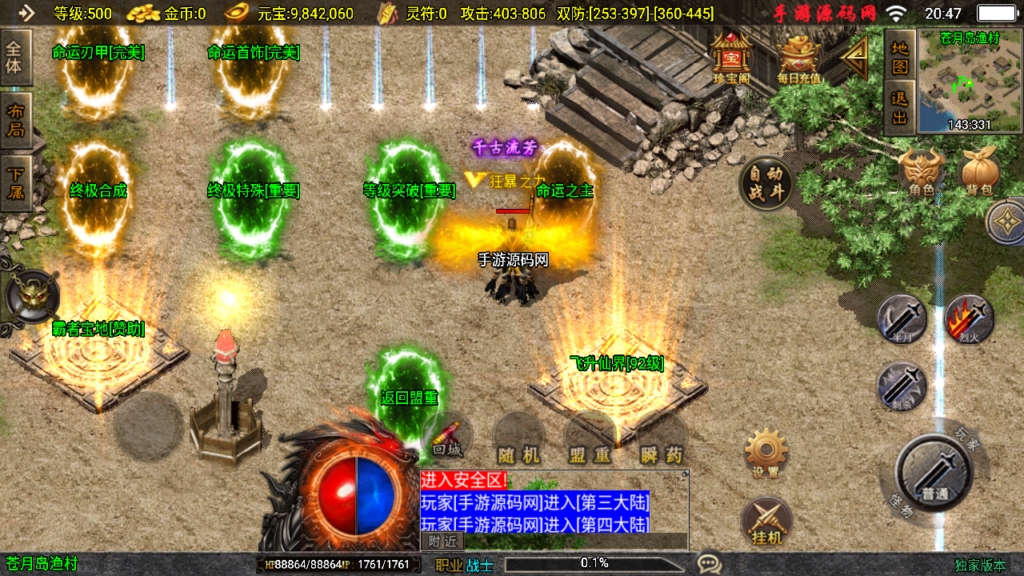1024x576 pixels.
Task: Open the 设置 gear settings
Action: coord(767,453)
